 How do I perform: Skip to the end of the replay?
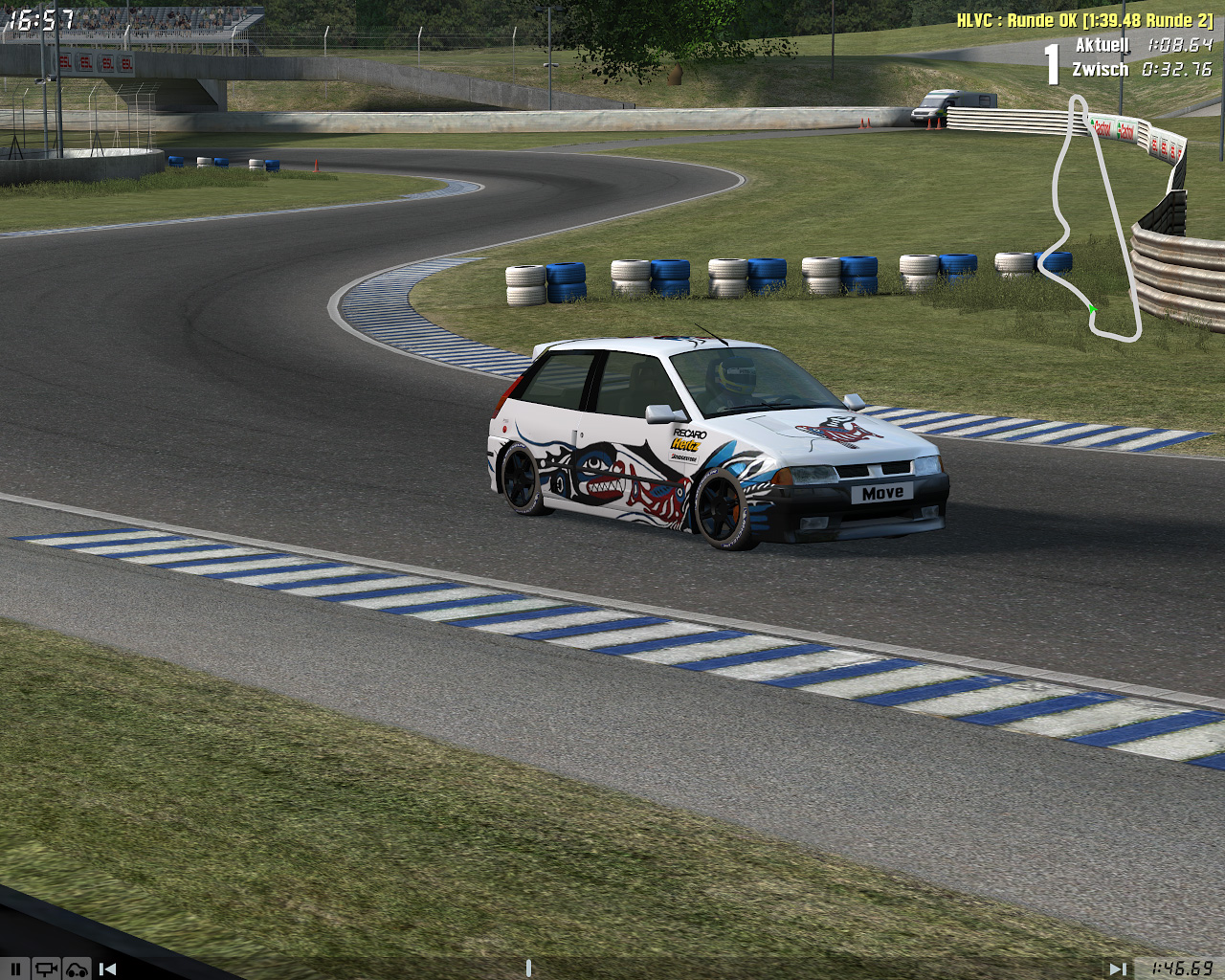1117,969
